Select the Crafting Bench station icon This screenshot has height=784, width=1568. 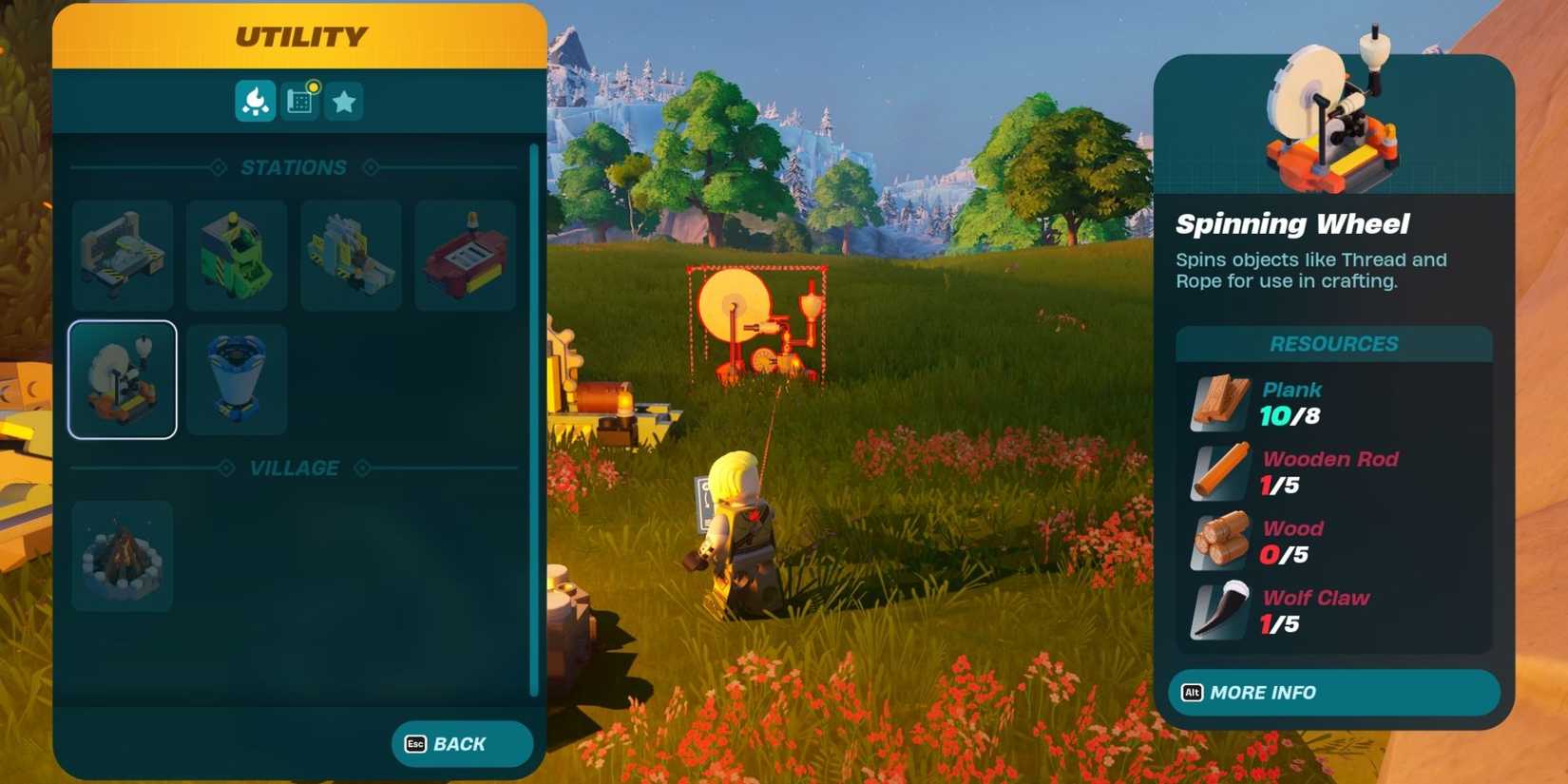pos(122,254)
